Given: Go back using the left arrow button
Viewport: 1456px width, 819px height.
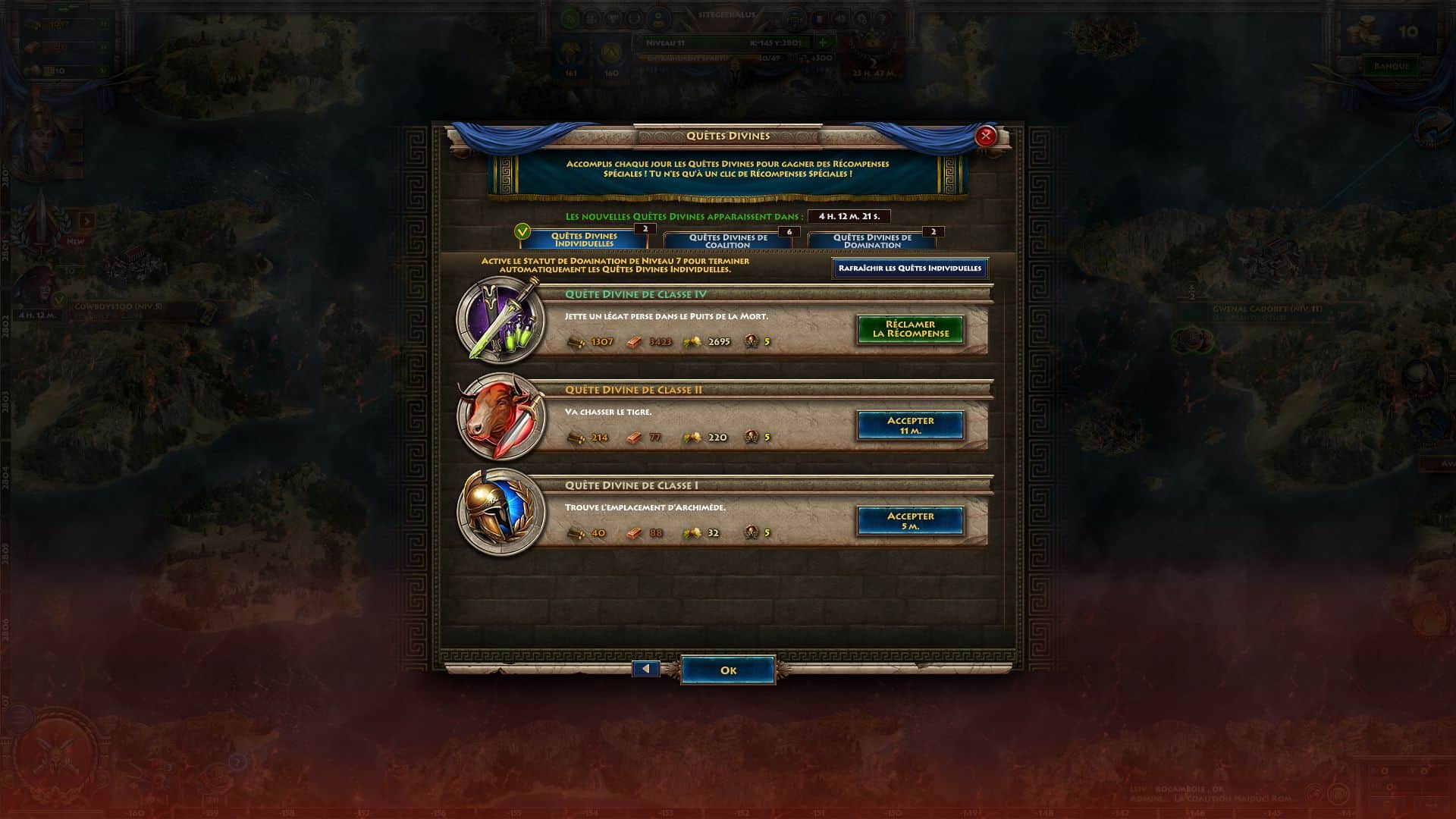Looking at the screenshot, I should [646, 670].
